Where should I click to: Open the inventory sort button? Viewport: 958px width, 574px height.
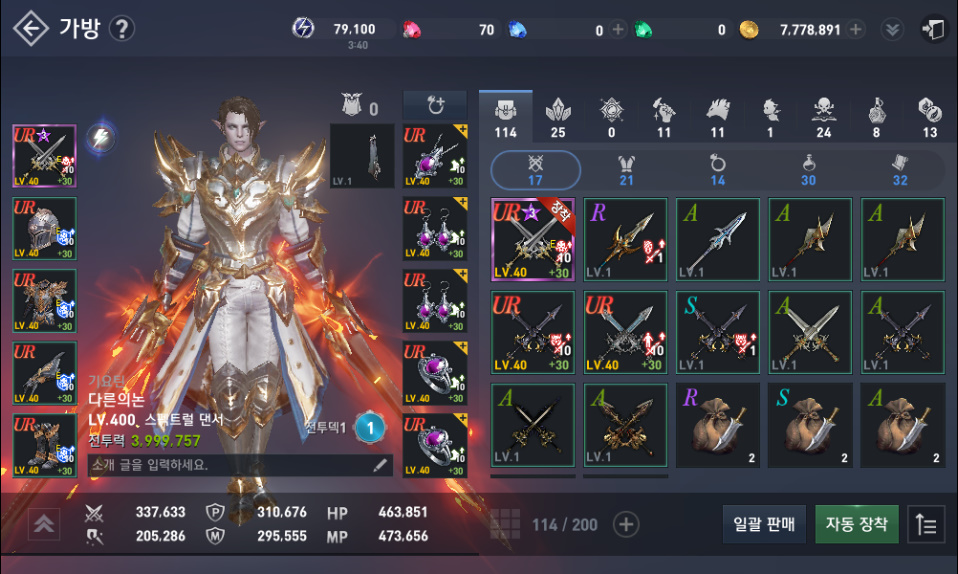(x=927, y=524)
